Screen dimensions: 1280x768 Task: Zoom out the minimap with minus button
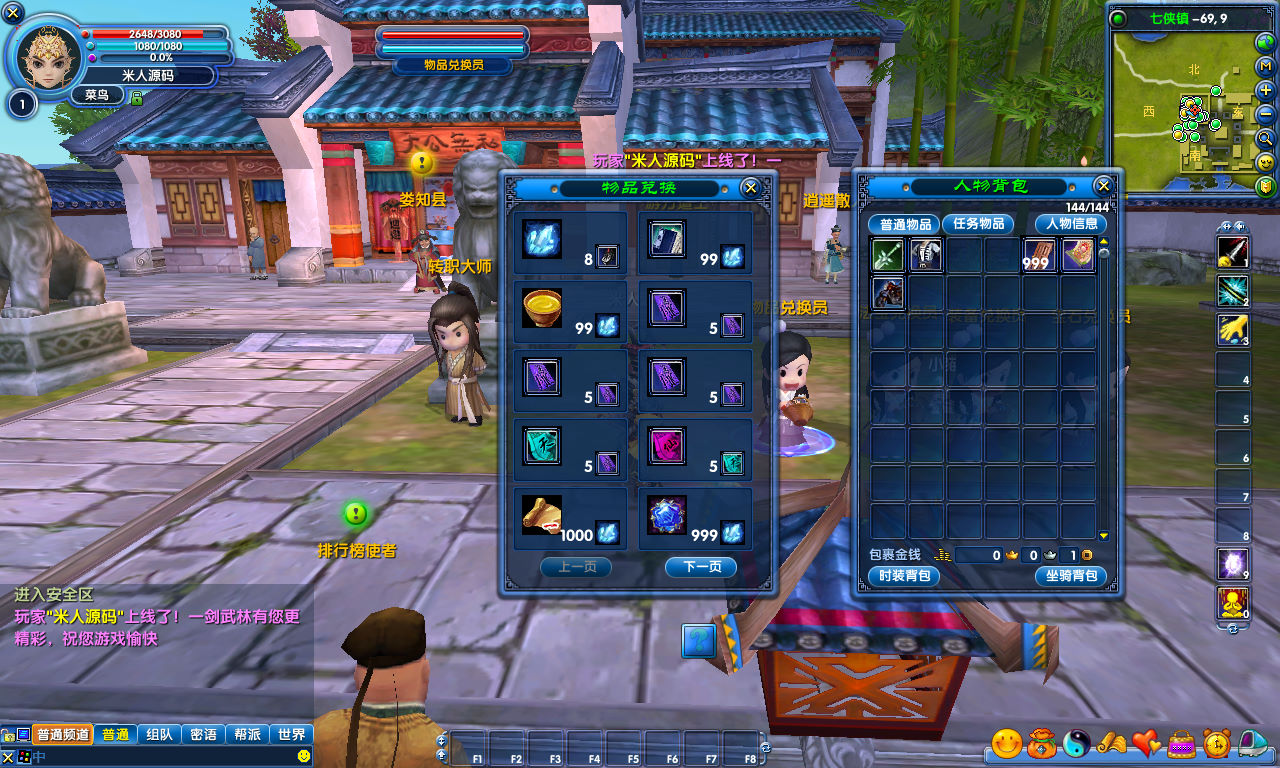1266,114
